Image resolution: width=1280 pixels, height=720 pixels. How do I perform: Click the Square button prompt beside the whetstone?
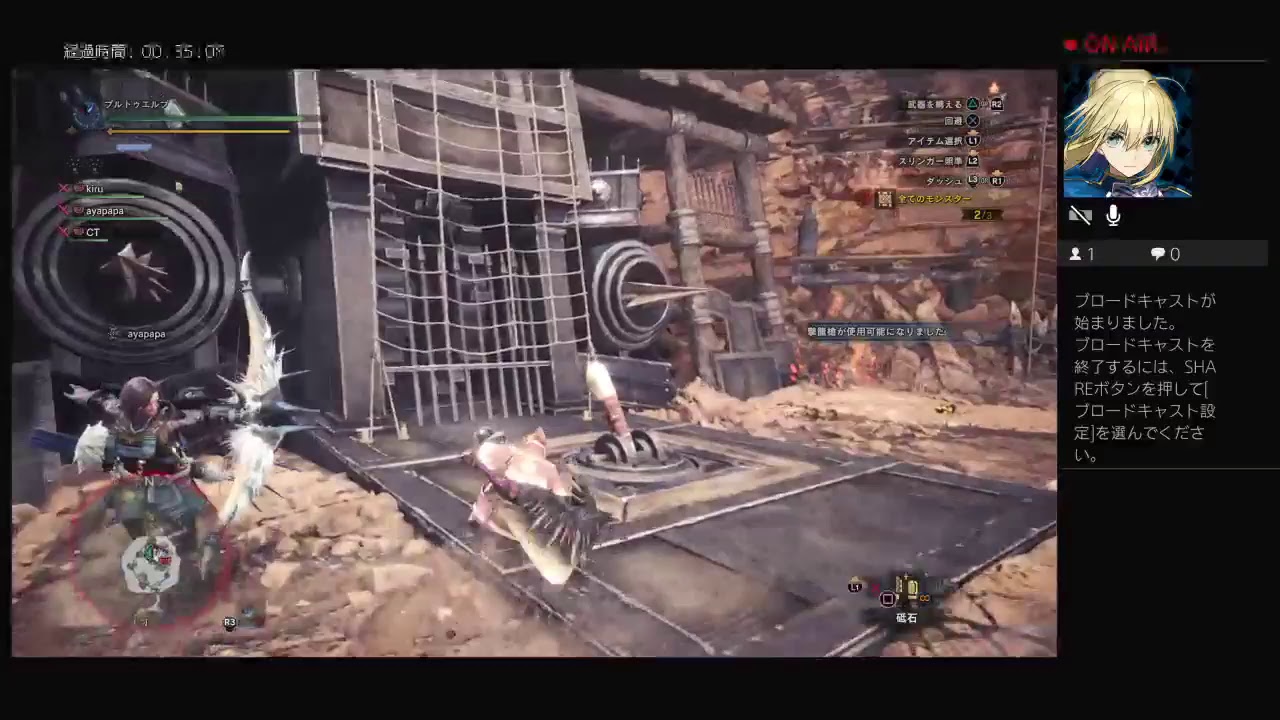tap(886, 599)
